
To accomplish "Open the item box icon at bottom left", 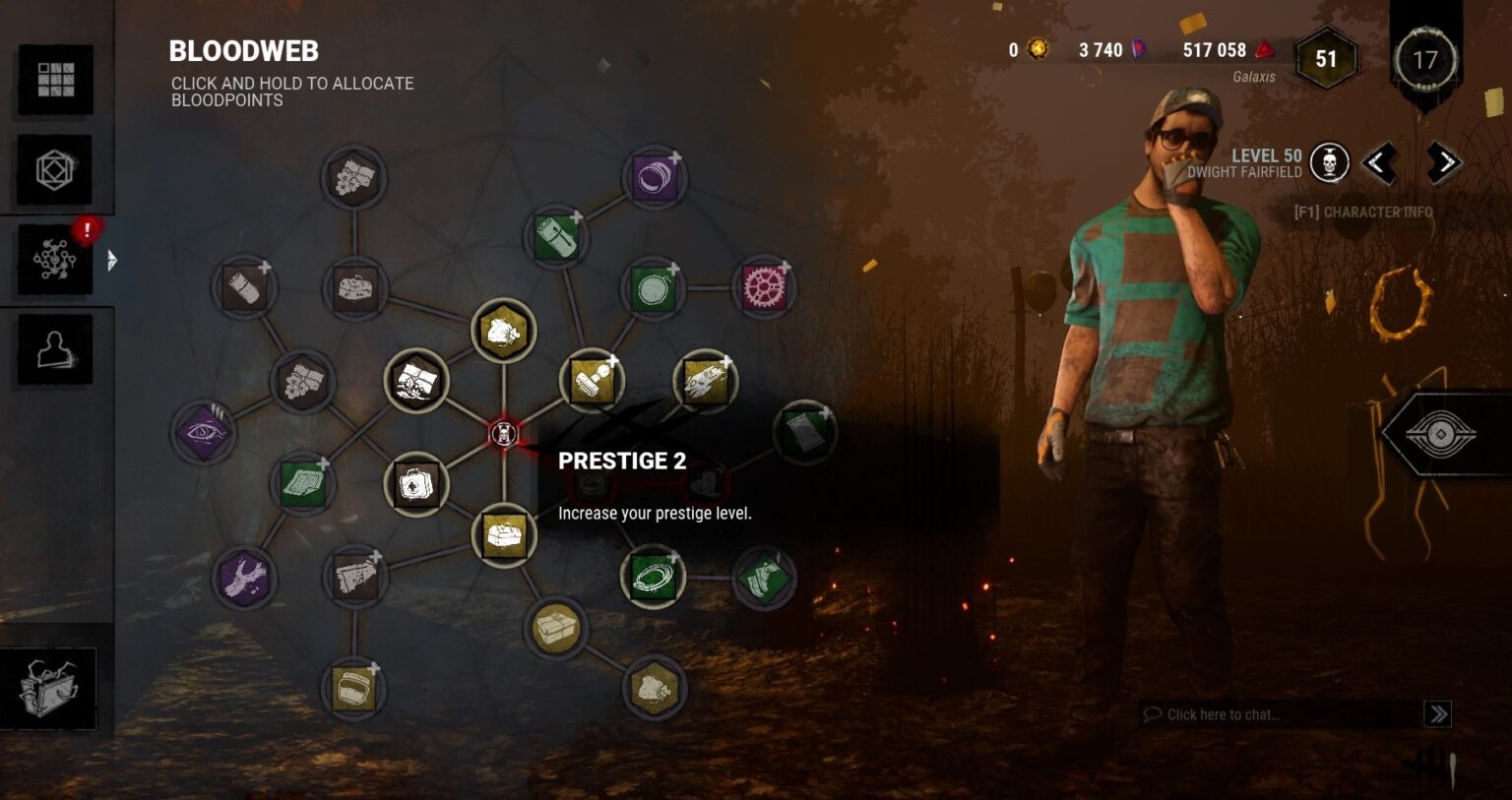I will pos(47,689).
